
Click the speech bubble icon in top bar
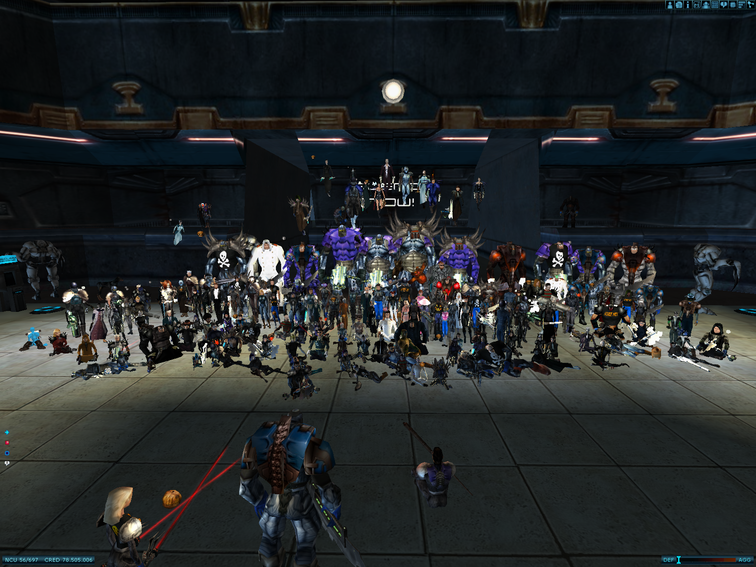(x=723, y=5)
